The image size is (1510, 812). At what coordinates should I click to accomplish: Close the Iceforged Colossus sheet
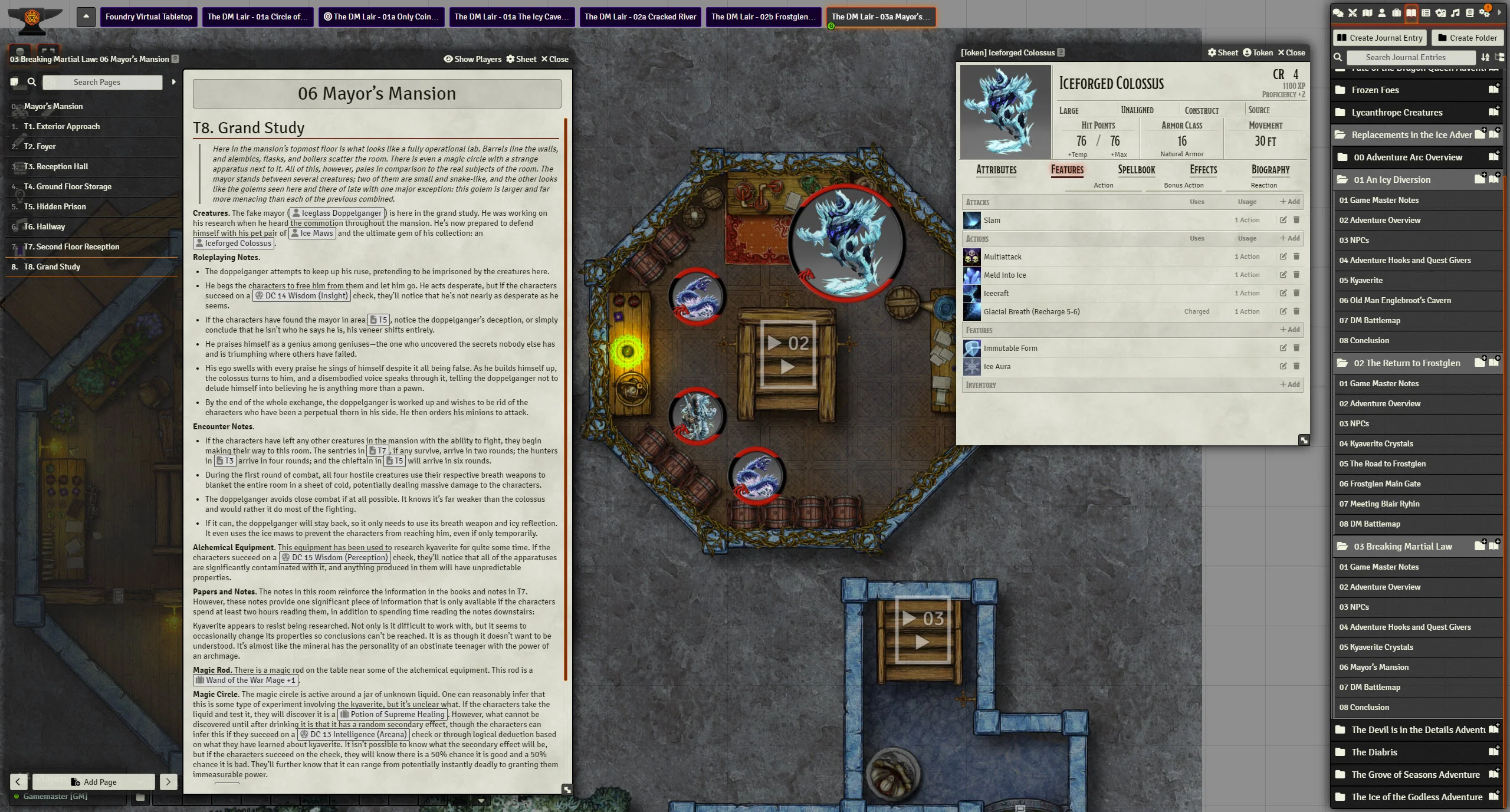click(1291, 52)
